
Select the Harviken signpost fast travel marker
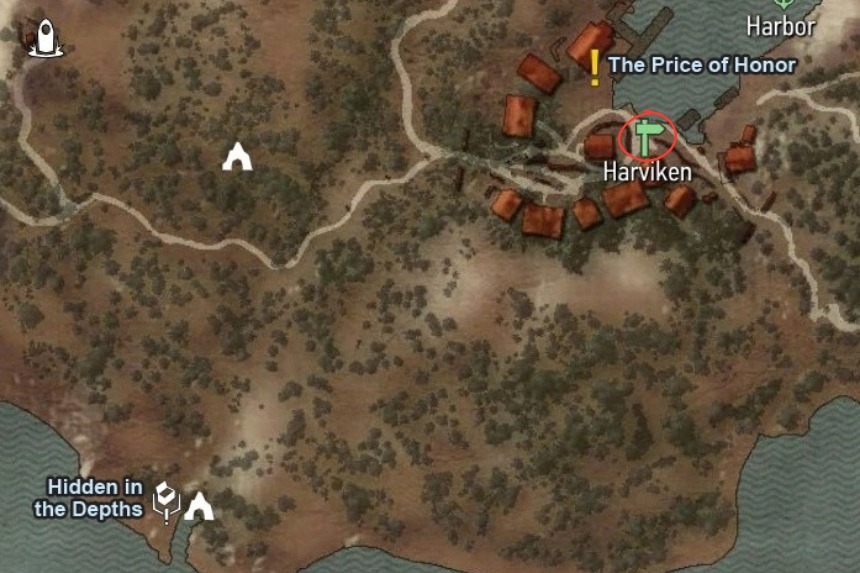(647, 136)
